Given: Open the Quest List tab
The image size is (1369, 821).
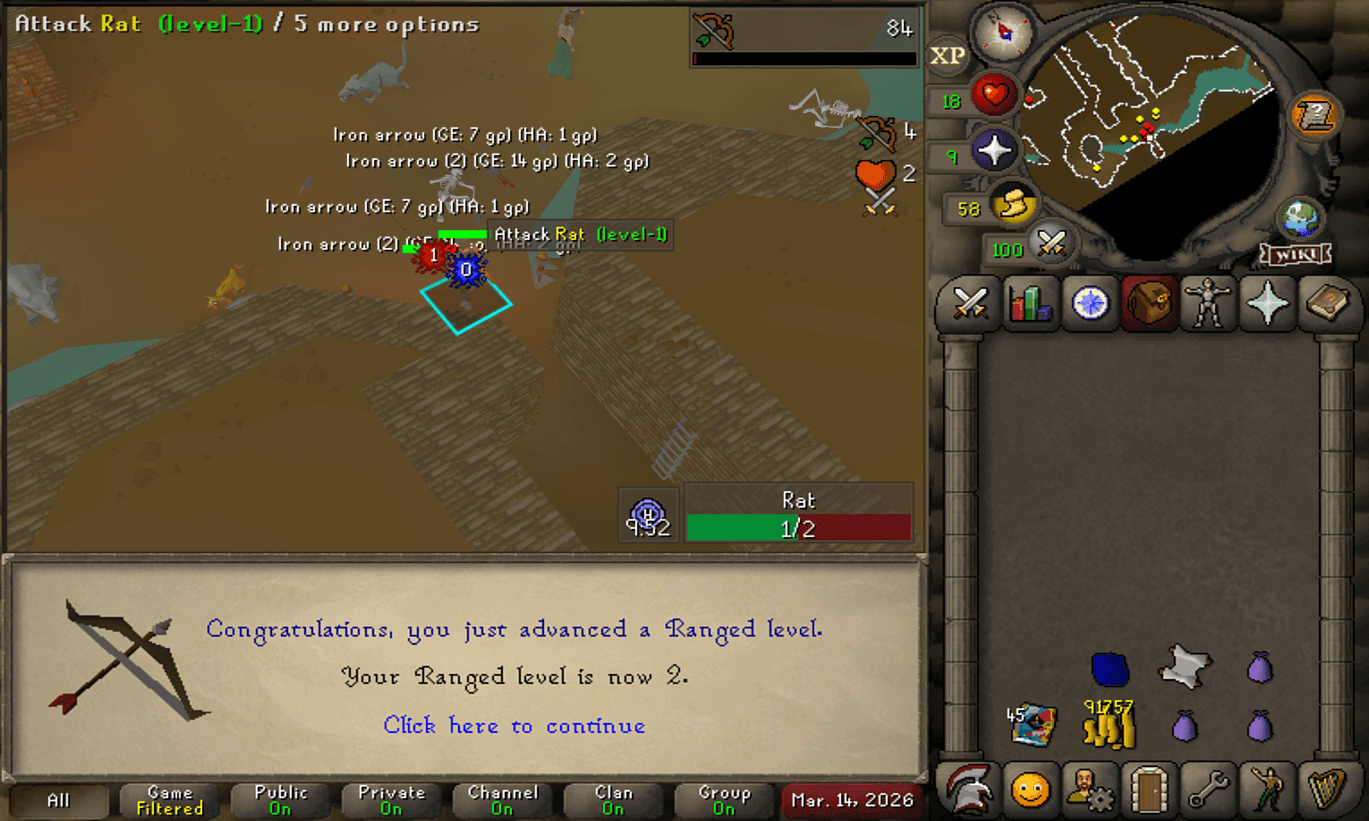Looking at the screenshot, I should coord(1090,303).
